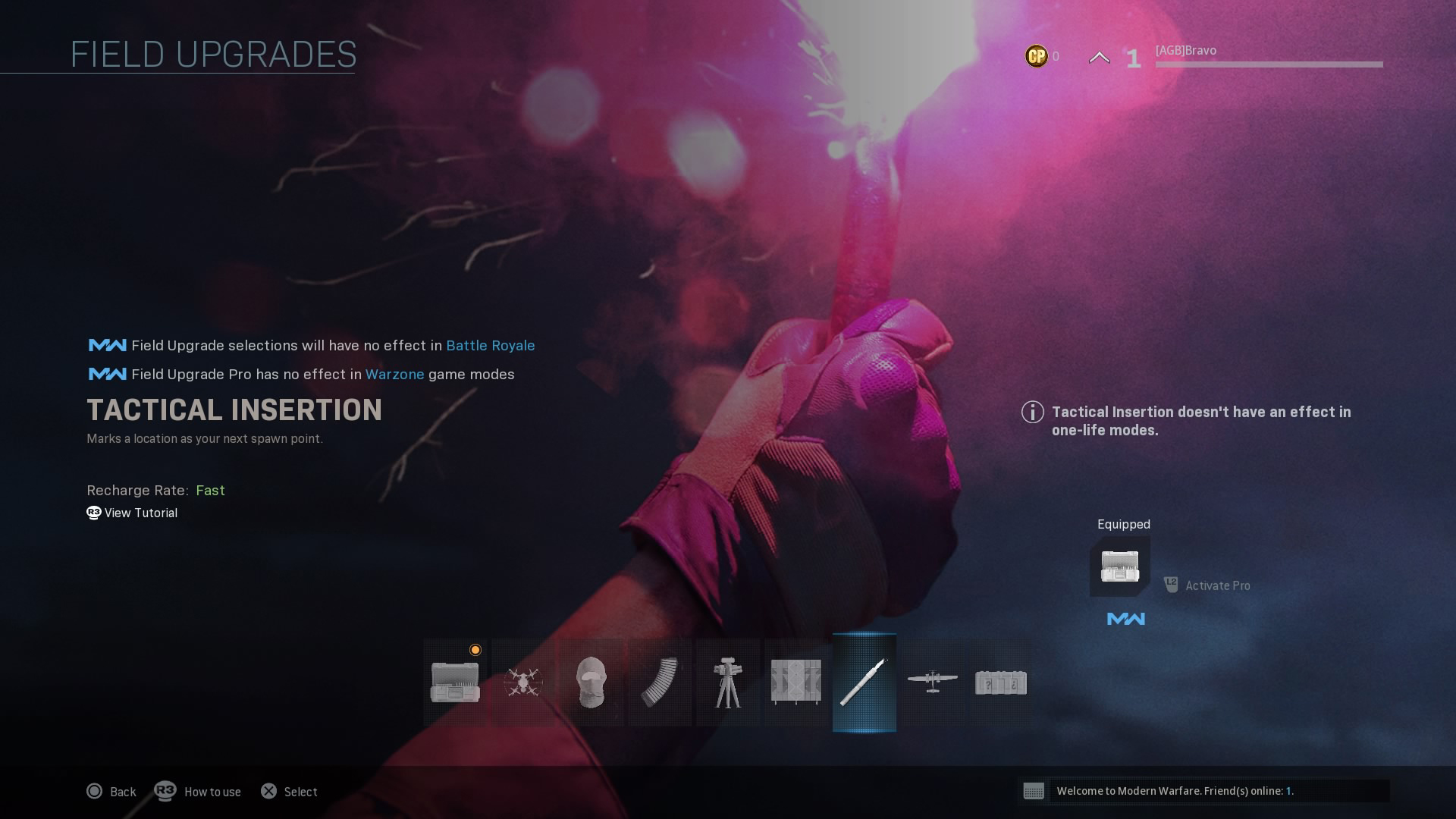Select the Deployable Cover field upgrade
This screenshot has height=819, width=1456.
(x=795, y=682)
